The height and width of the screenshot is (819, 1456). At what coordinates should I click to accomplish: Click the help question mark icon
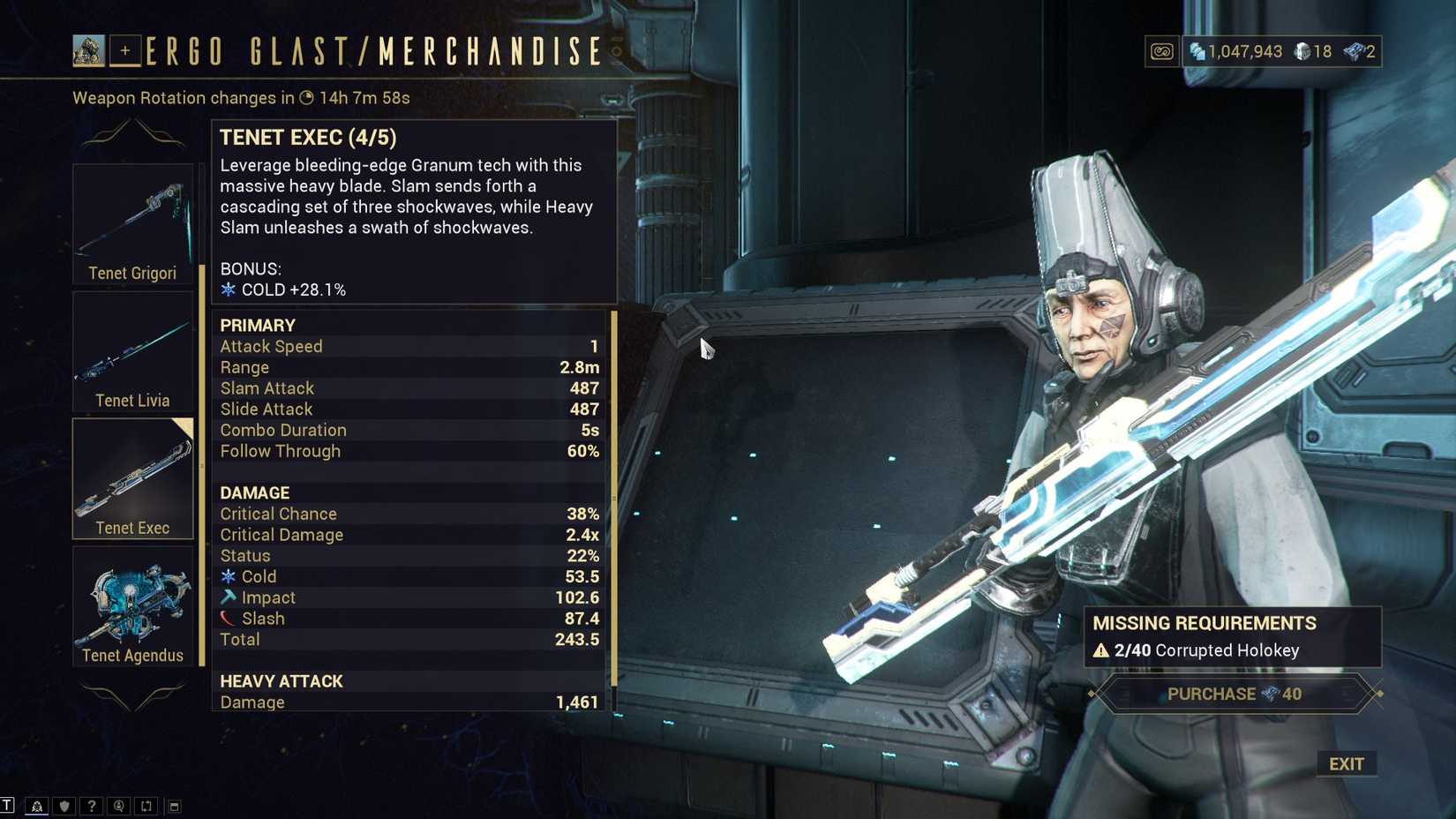click(92, 806)
